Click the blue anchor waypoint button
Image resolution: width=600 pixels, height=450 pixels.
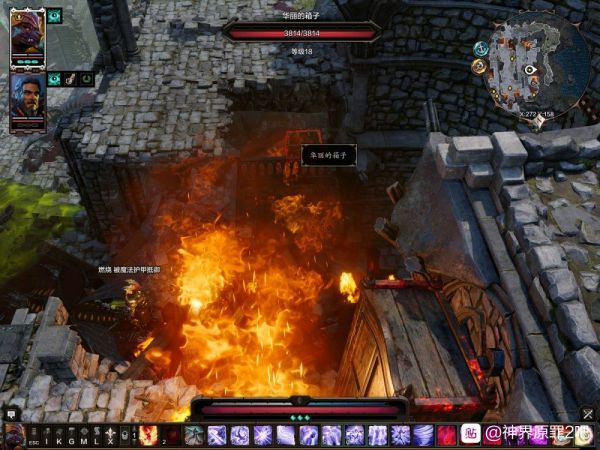481,48
